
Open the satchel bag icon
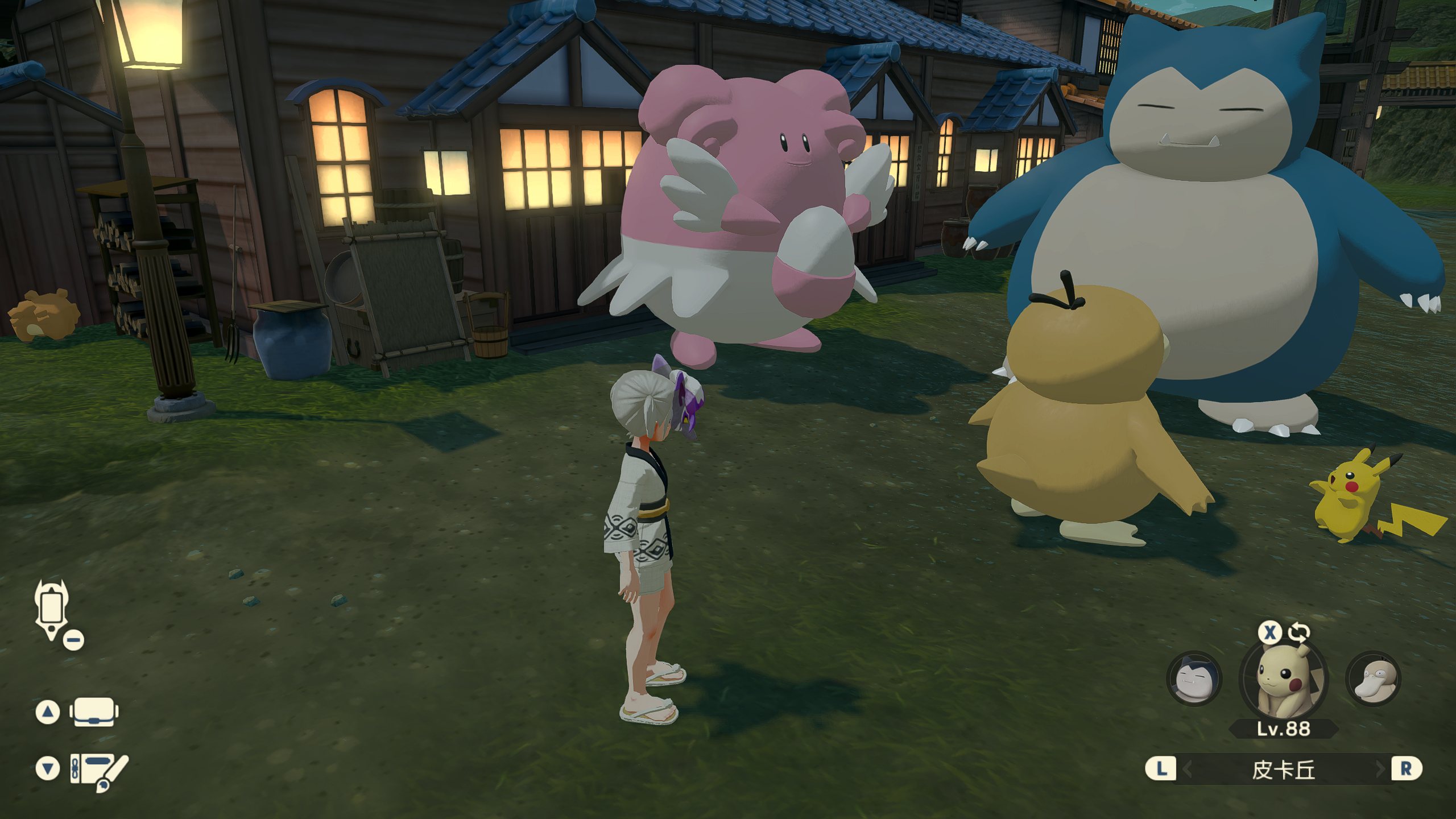94,712
